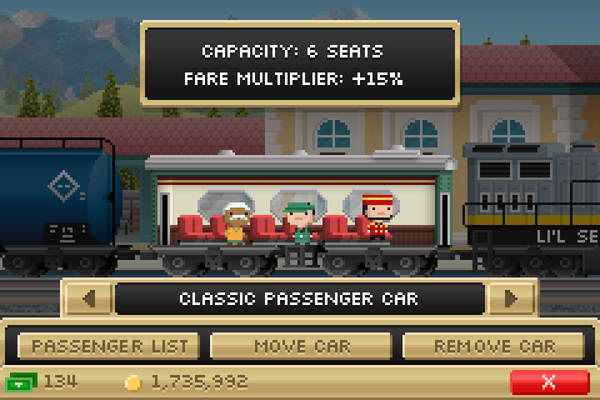This screenshot has height=400, width=600.
Task: Show the next car with right arrow
Action: 512,298
